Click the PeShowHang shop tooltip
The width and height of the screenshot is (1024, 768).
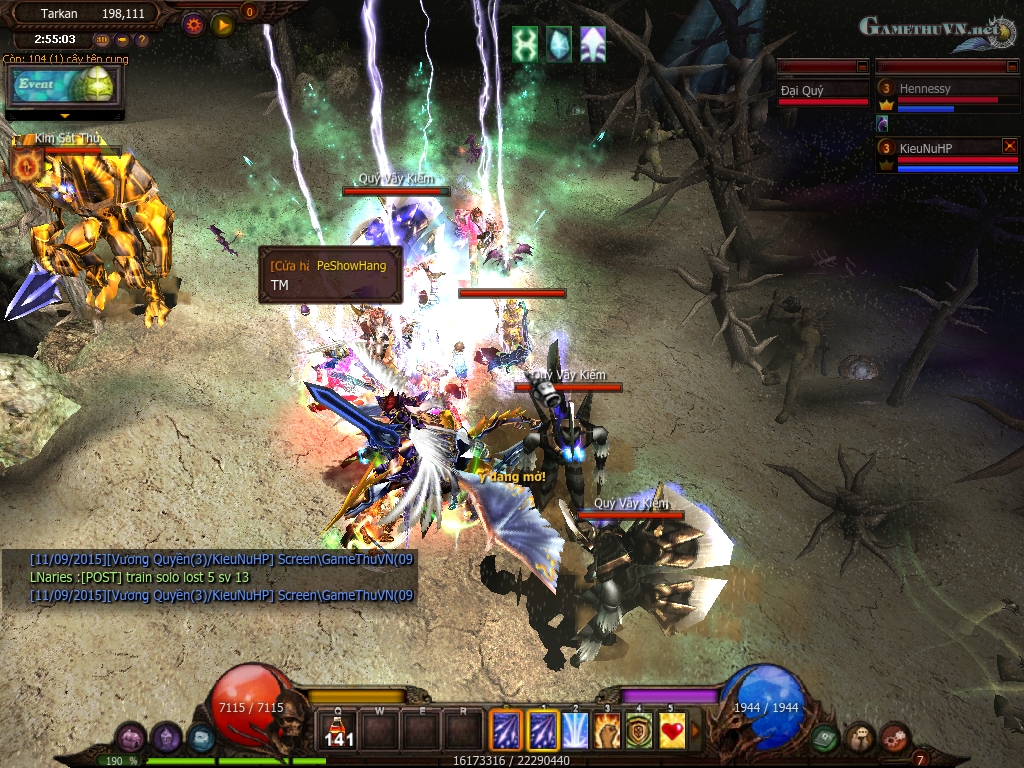click(x=330, y=274)
